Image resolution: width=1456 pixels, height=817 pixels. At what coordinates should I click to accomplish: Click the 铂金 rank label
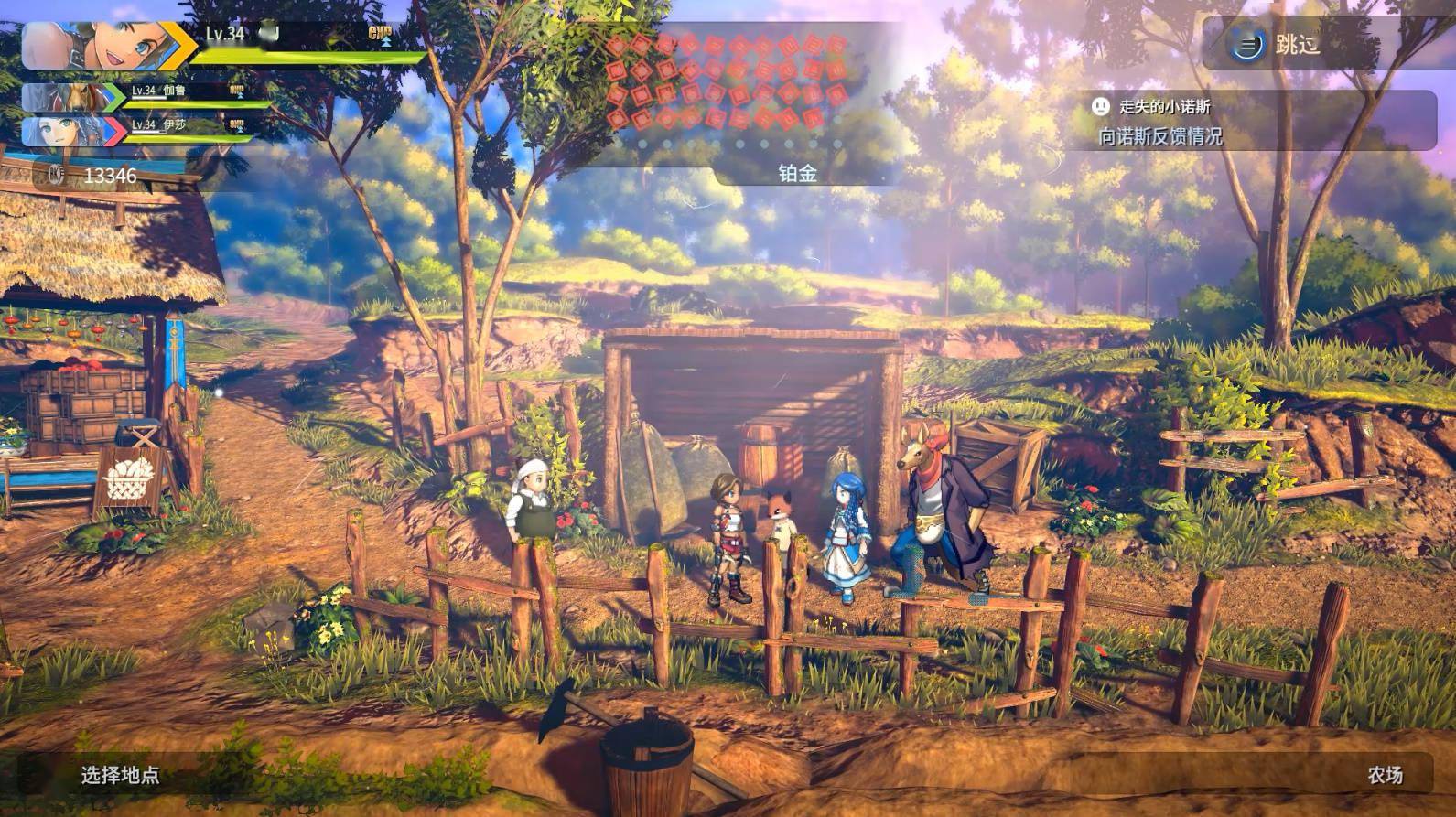(x=797, y=173)
